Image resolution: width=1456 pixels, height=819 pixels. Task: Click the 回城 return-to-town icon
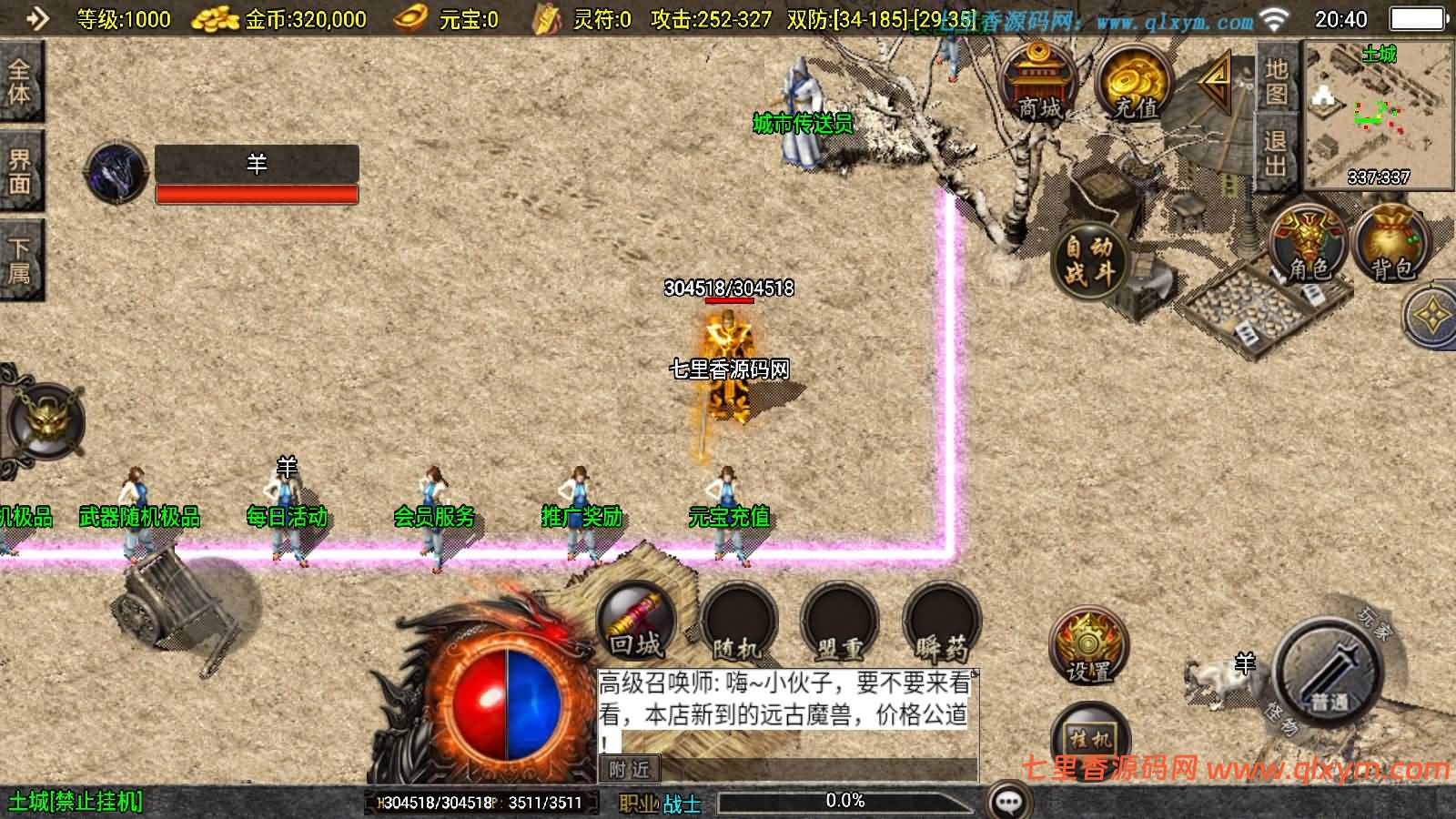[x=637, y=619]
